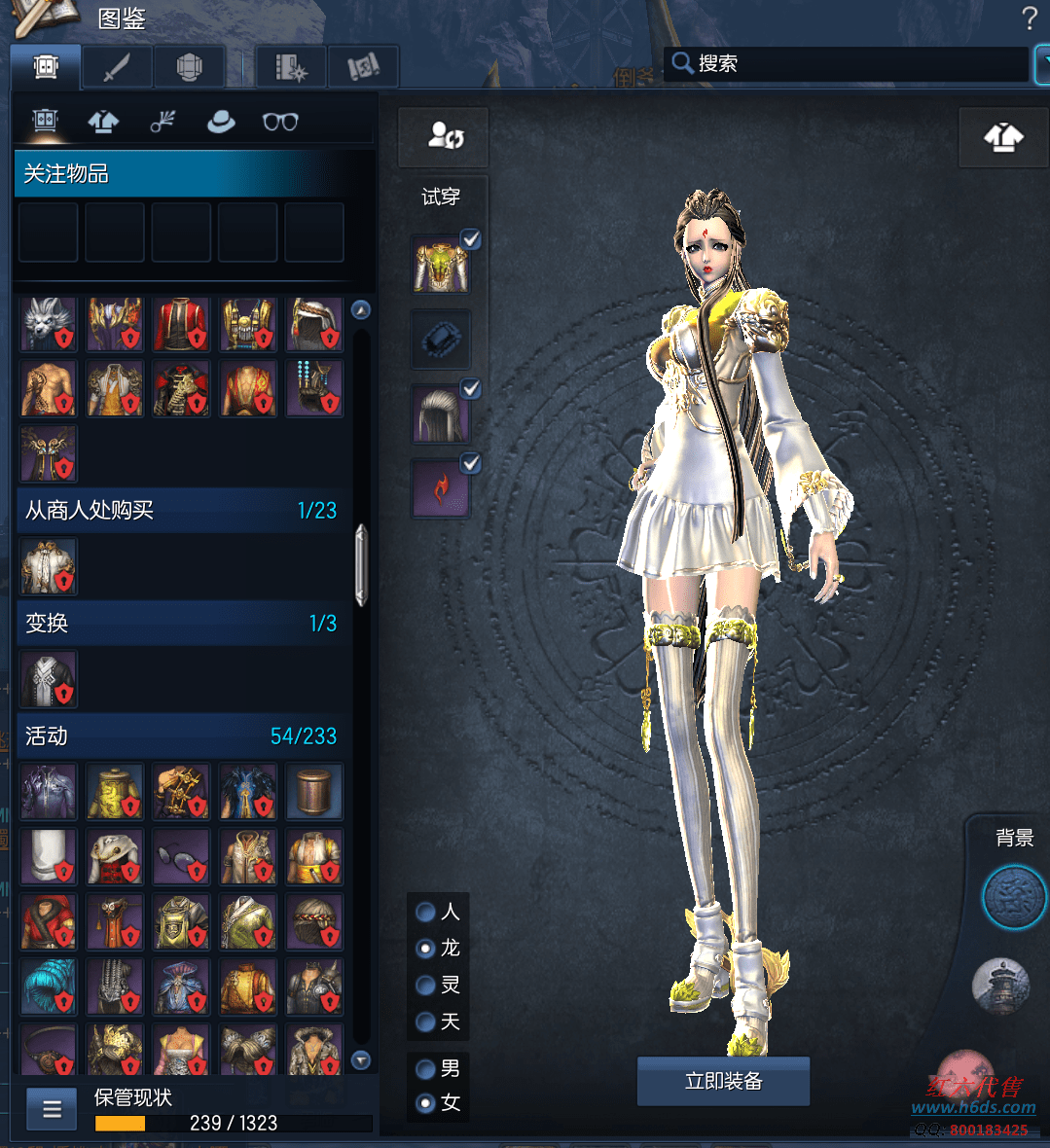The image size is (1050, 1148).
Task: Open the h6ds.com watermark link
Action: (973, 1107)
